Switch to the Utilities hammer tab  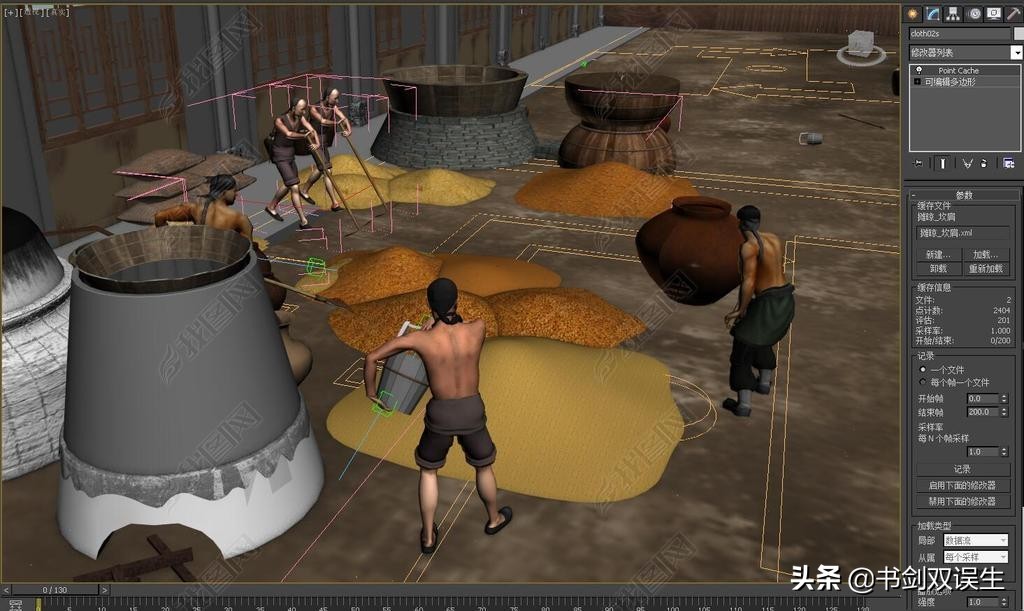tap(1013, 13)
